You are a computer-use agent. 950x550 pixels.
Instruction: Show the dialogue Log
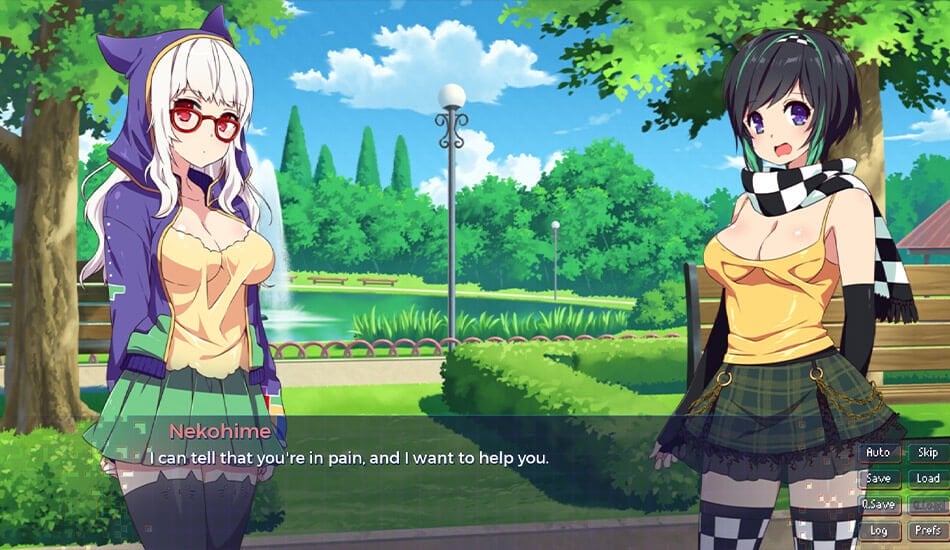[878, 531]
